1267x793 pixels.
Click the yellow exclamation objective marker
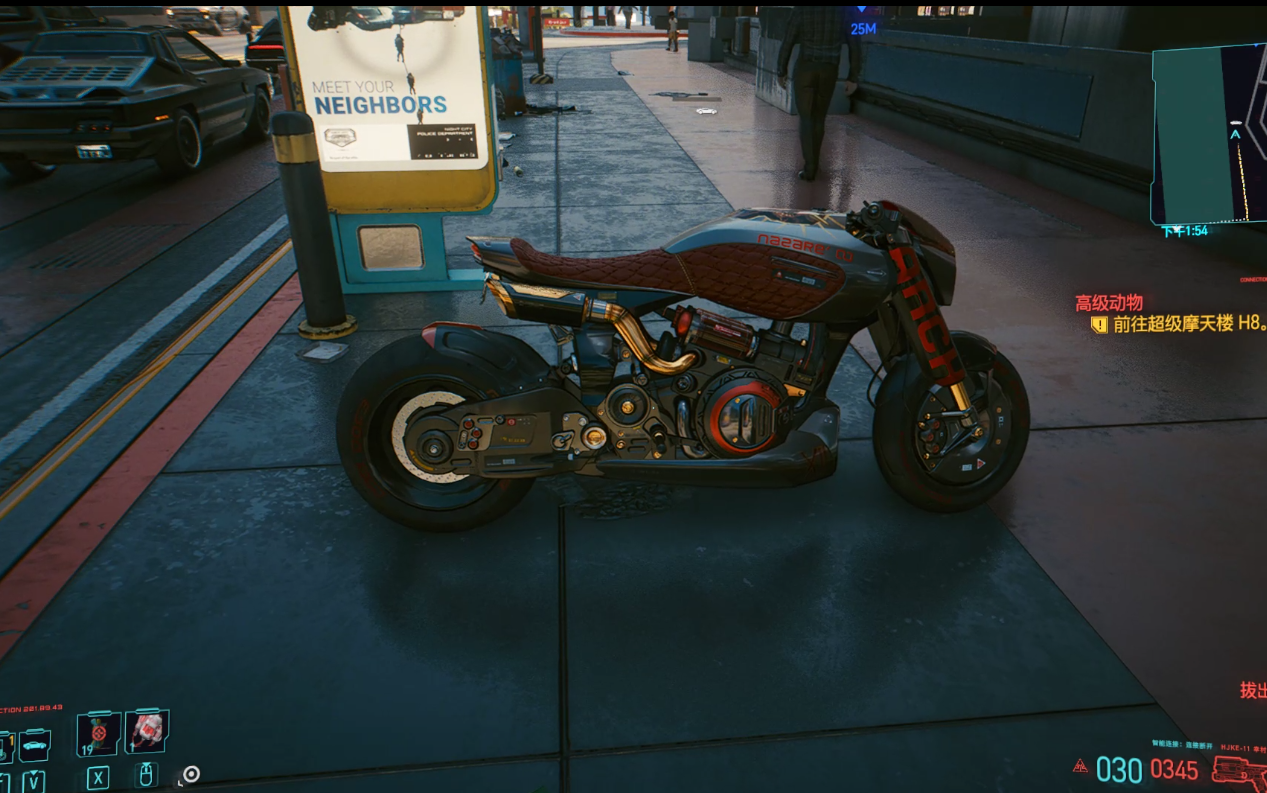click(1099, 324)
